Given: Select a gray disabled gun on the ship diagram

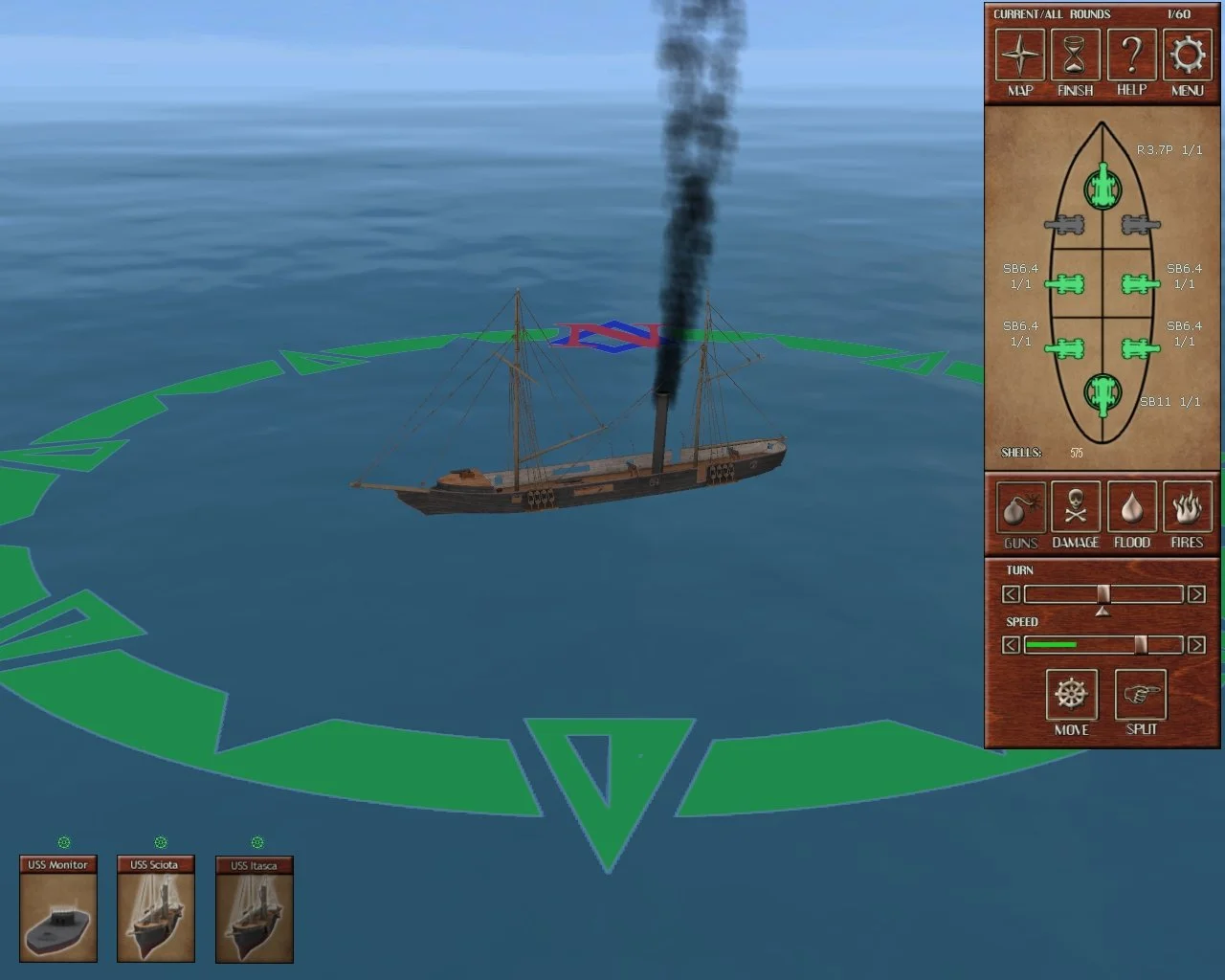Looking at the screenshot, I should coord(1066,227).
